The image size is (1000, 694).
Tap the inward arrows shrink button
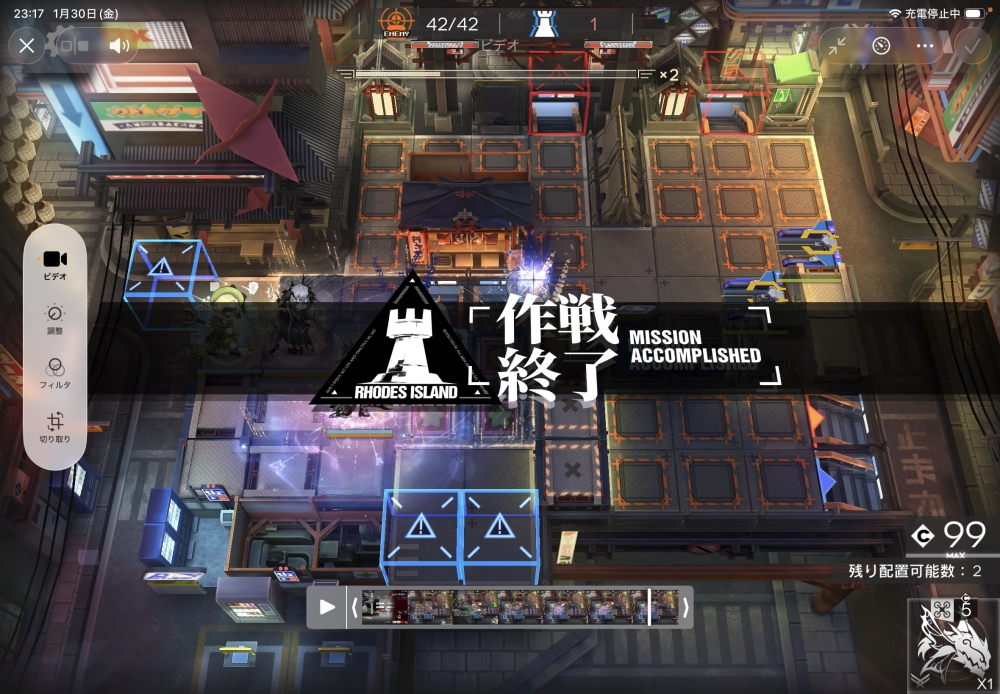pos(838,45)
